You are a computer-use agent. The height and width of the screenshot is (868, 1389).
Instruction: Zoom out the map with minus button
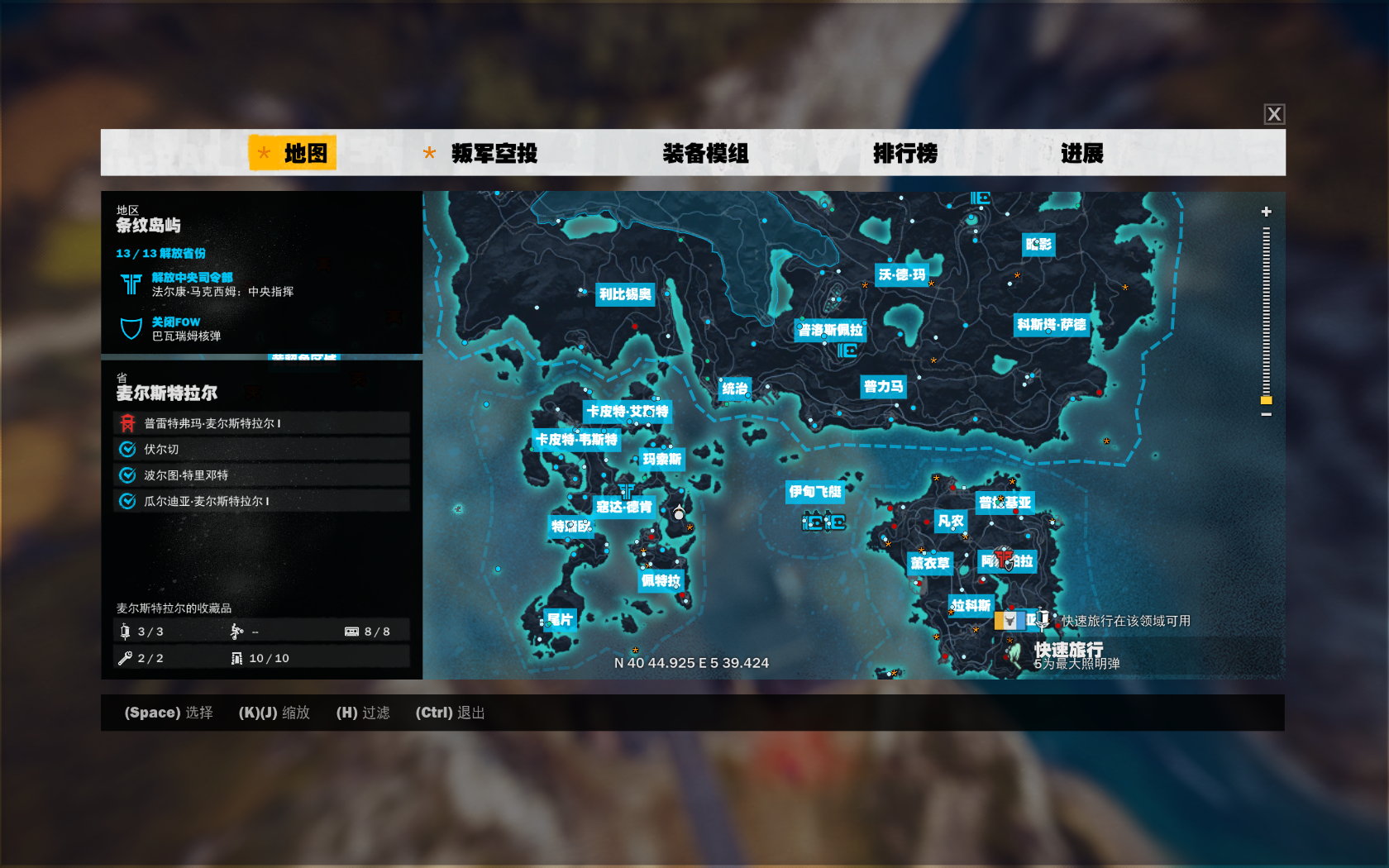click(1266, 414)
